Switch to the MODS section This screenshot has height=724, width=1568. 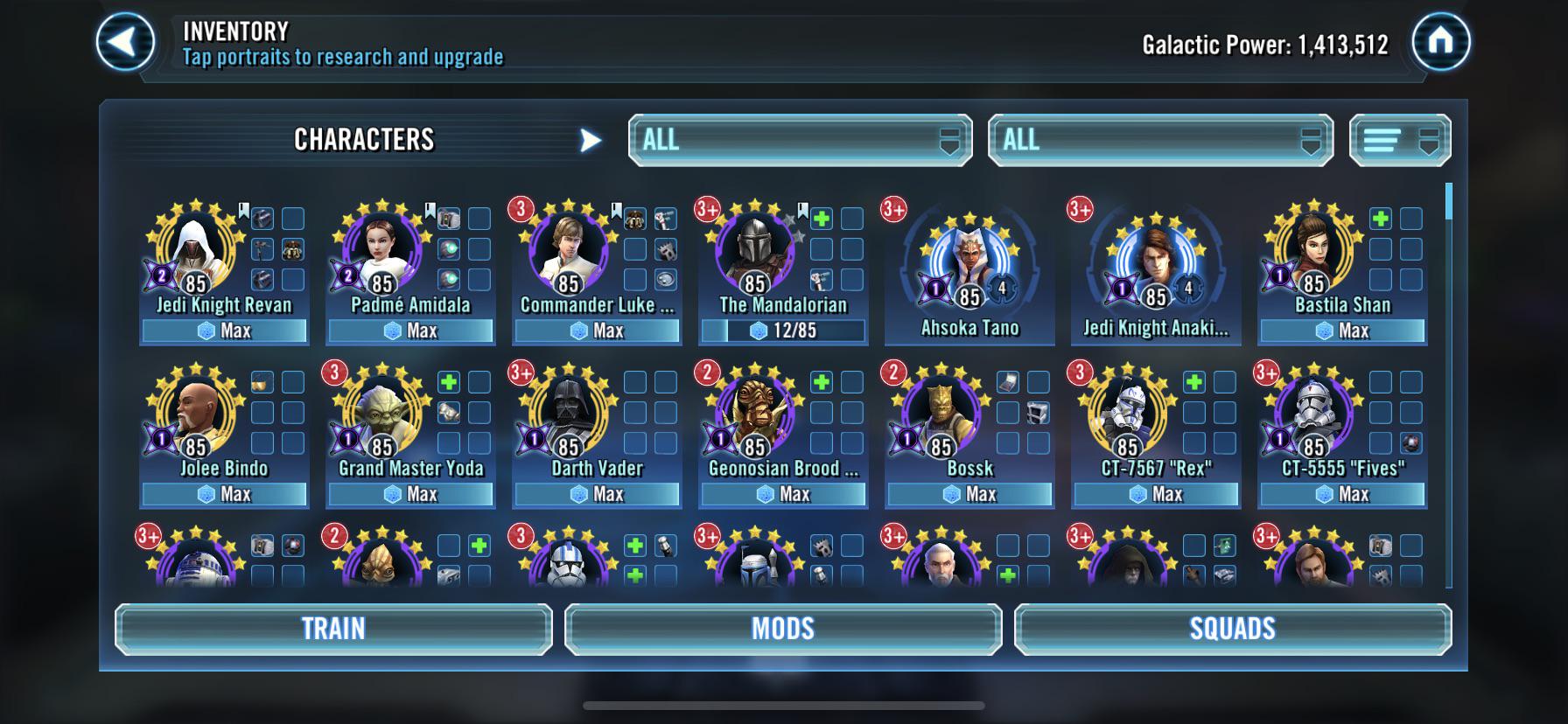tap(783, 628)
